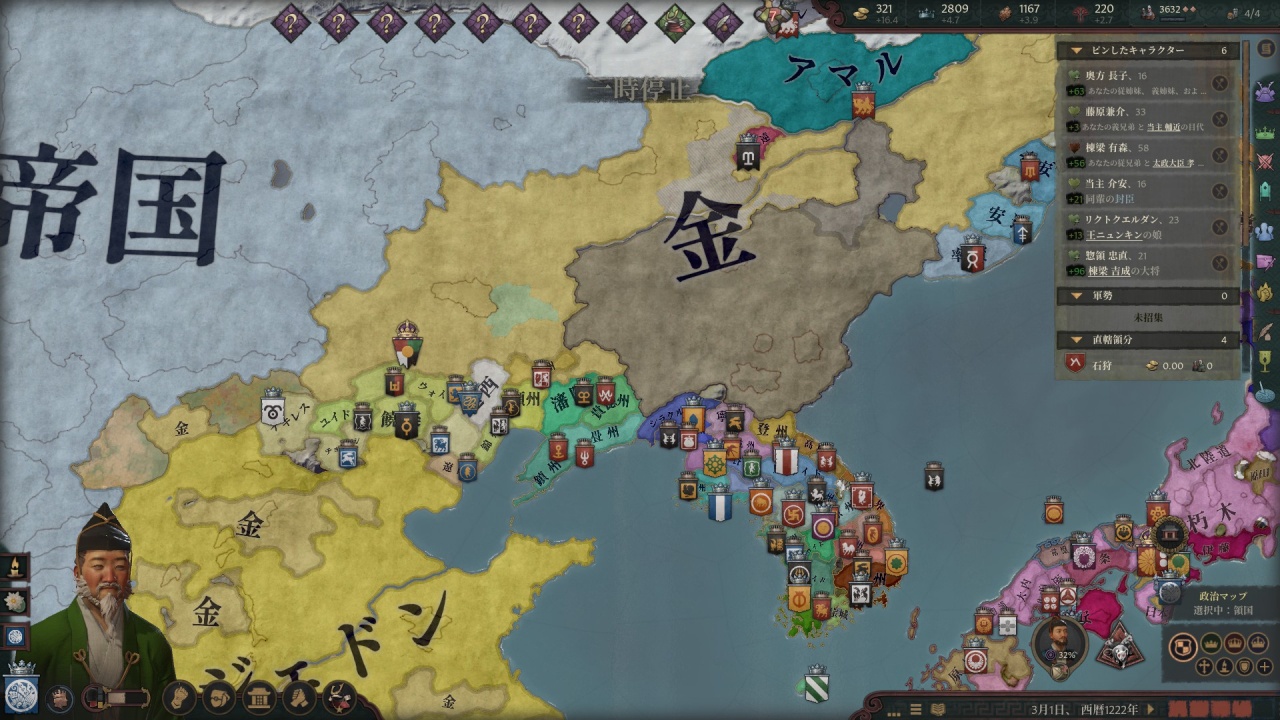Collapse the 軍勢 section header
The width and height of the screenshot is (1280, 720).
coord(1077,296)
